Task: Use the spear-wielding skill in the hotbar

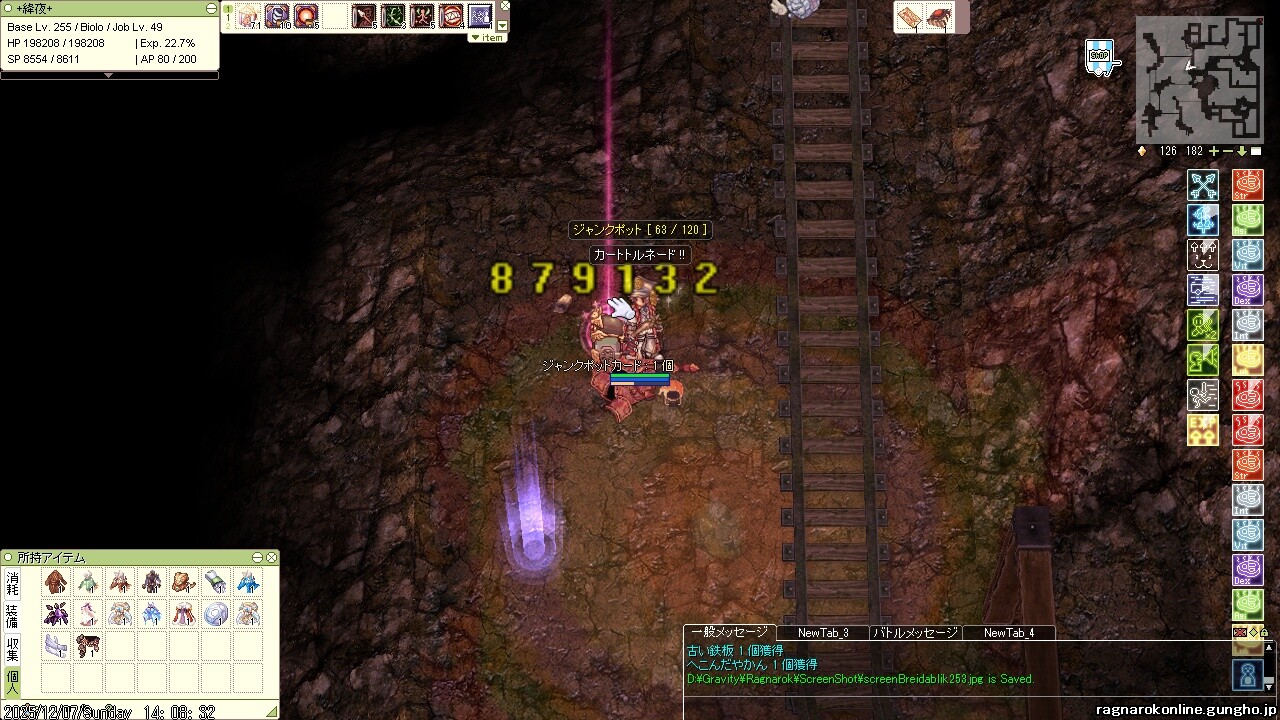Action: [362, 16]
